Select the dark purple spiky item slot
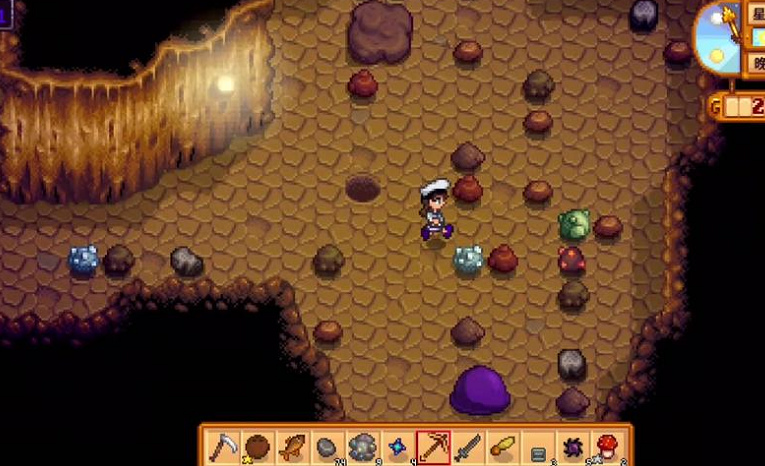Image resolution: width=765 pixels, height=466 pixels. click(574, 446)
